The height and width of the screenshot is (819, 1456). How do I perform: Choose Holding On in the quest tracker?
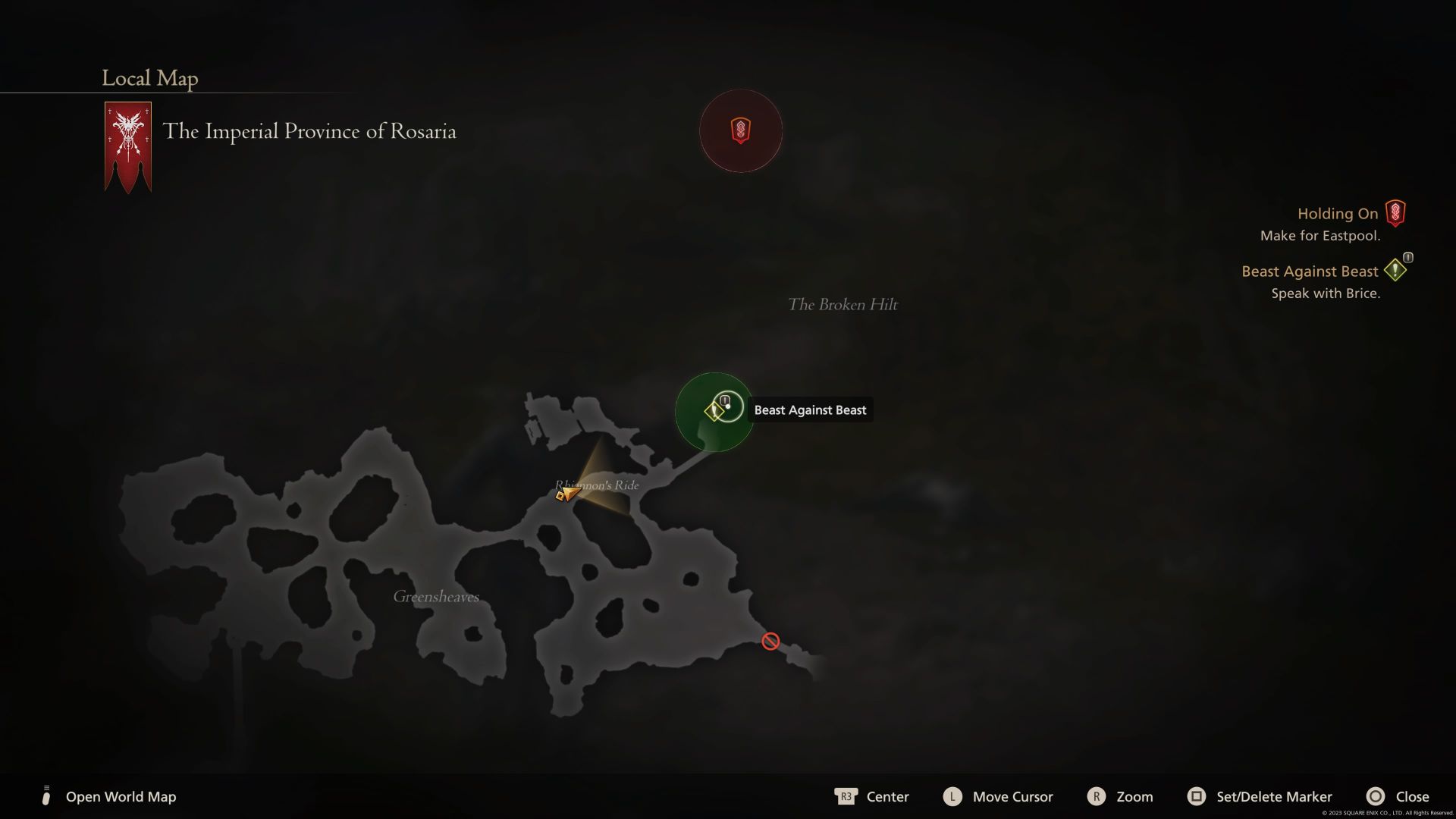click(x=1337, y=214)
